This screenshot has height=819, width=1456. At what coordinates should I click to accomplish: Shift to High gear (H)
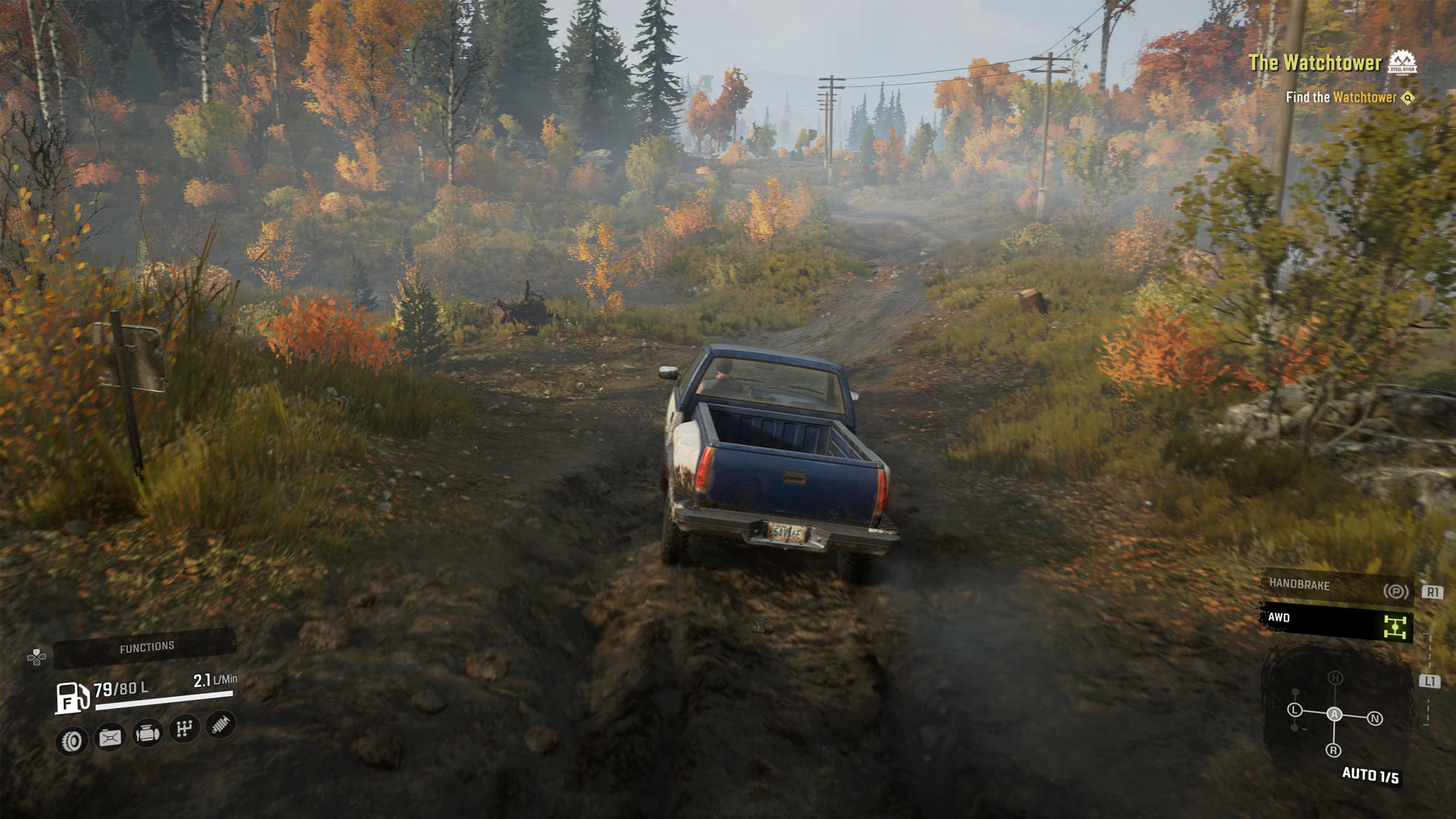(1335, 678)
